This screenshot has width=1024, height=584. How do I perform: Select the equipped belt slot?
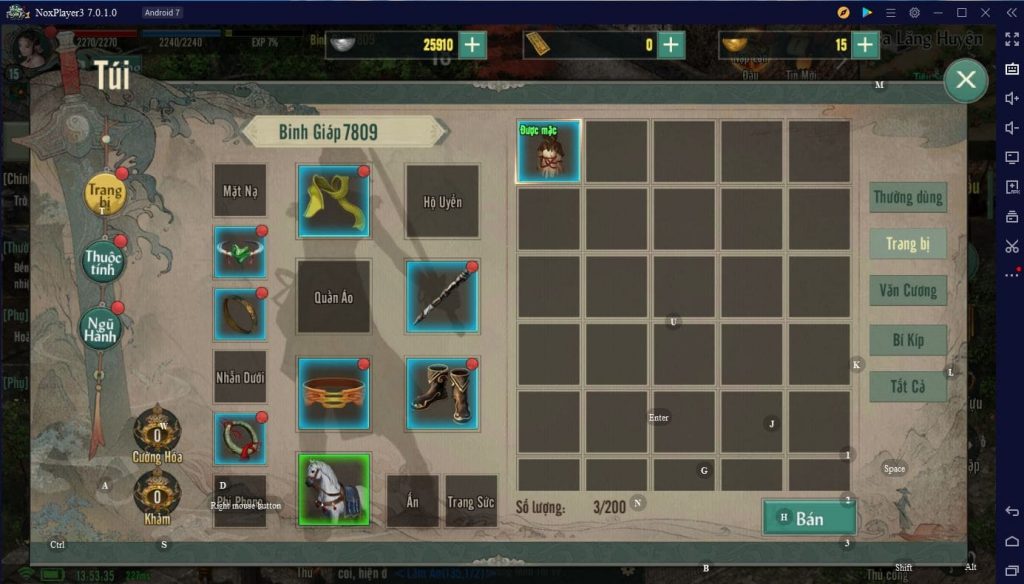[x=334, y=394]
